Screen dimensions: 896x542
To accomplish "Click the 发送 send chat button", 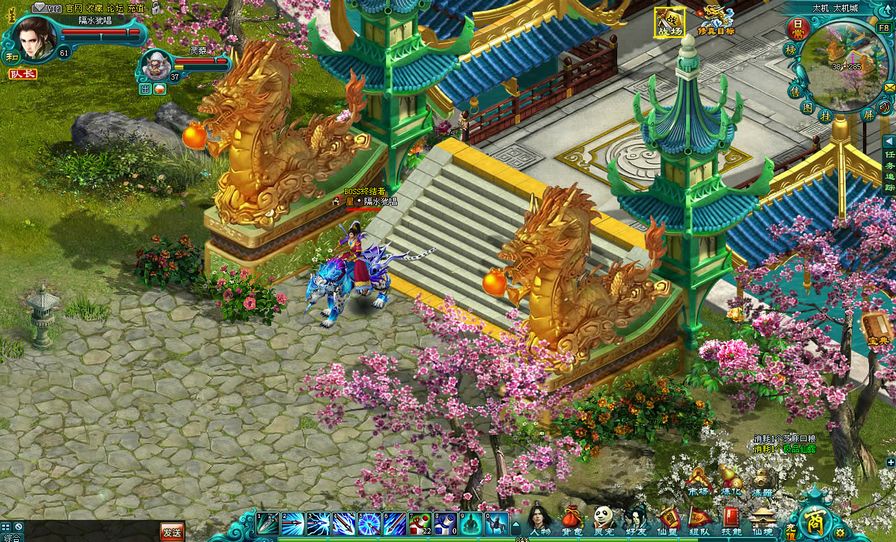I will tap(172, 532).
